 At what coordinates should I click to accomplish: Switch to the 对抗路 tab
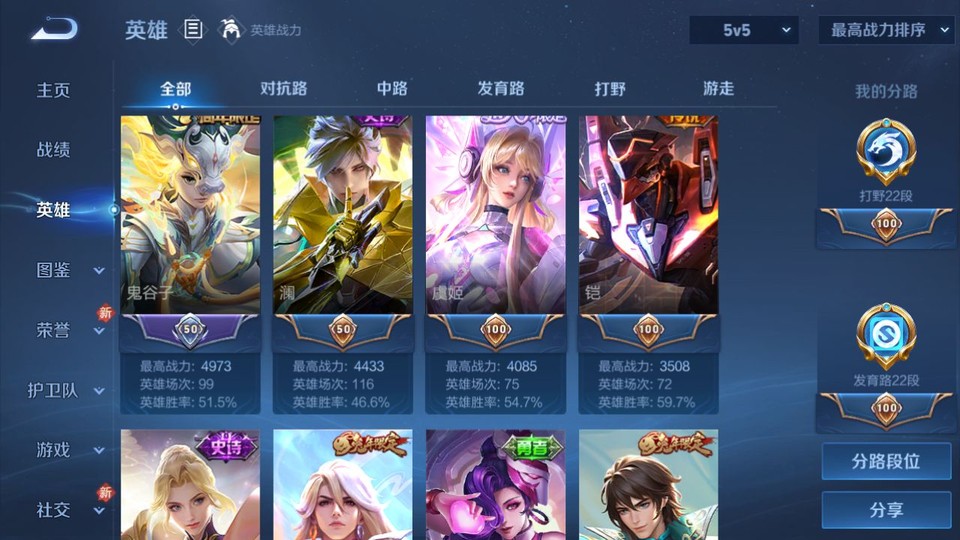pyautogui.click(x=283, y=89)
